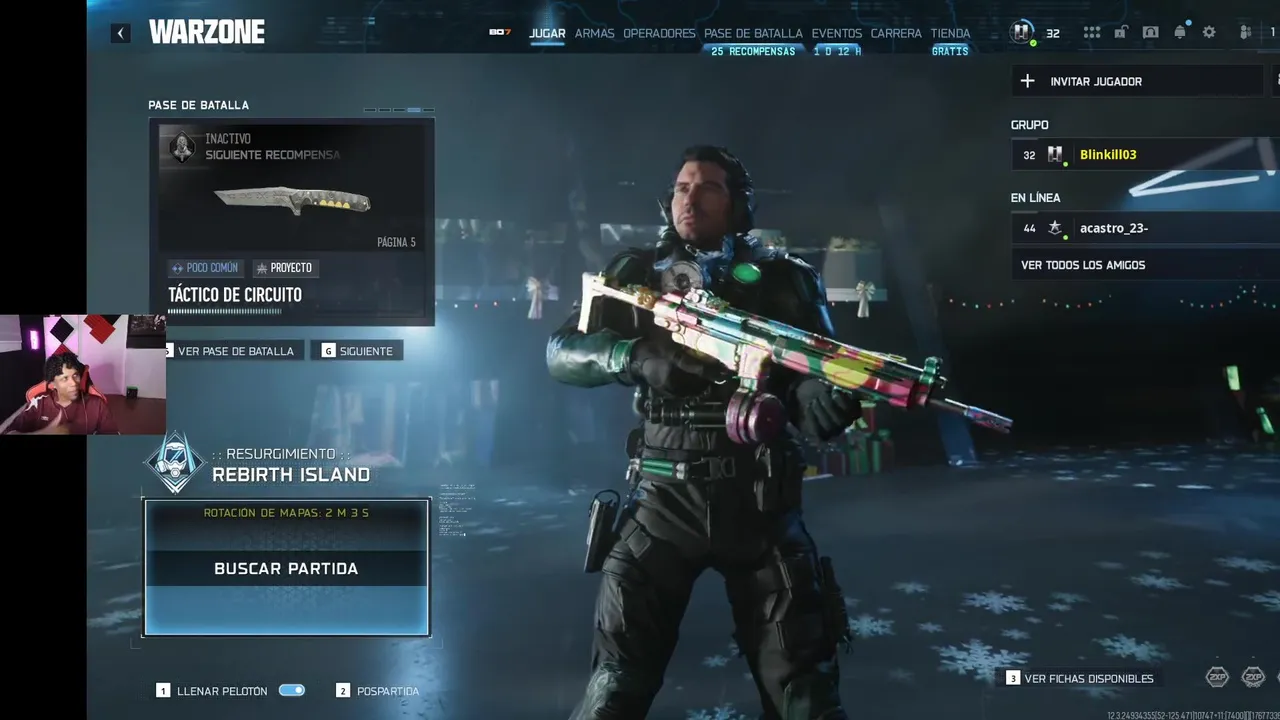
Task: Choose online friend acastro_23-
Action: [1113, 228]
